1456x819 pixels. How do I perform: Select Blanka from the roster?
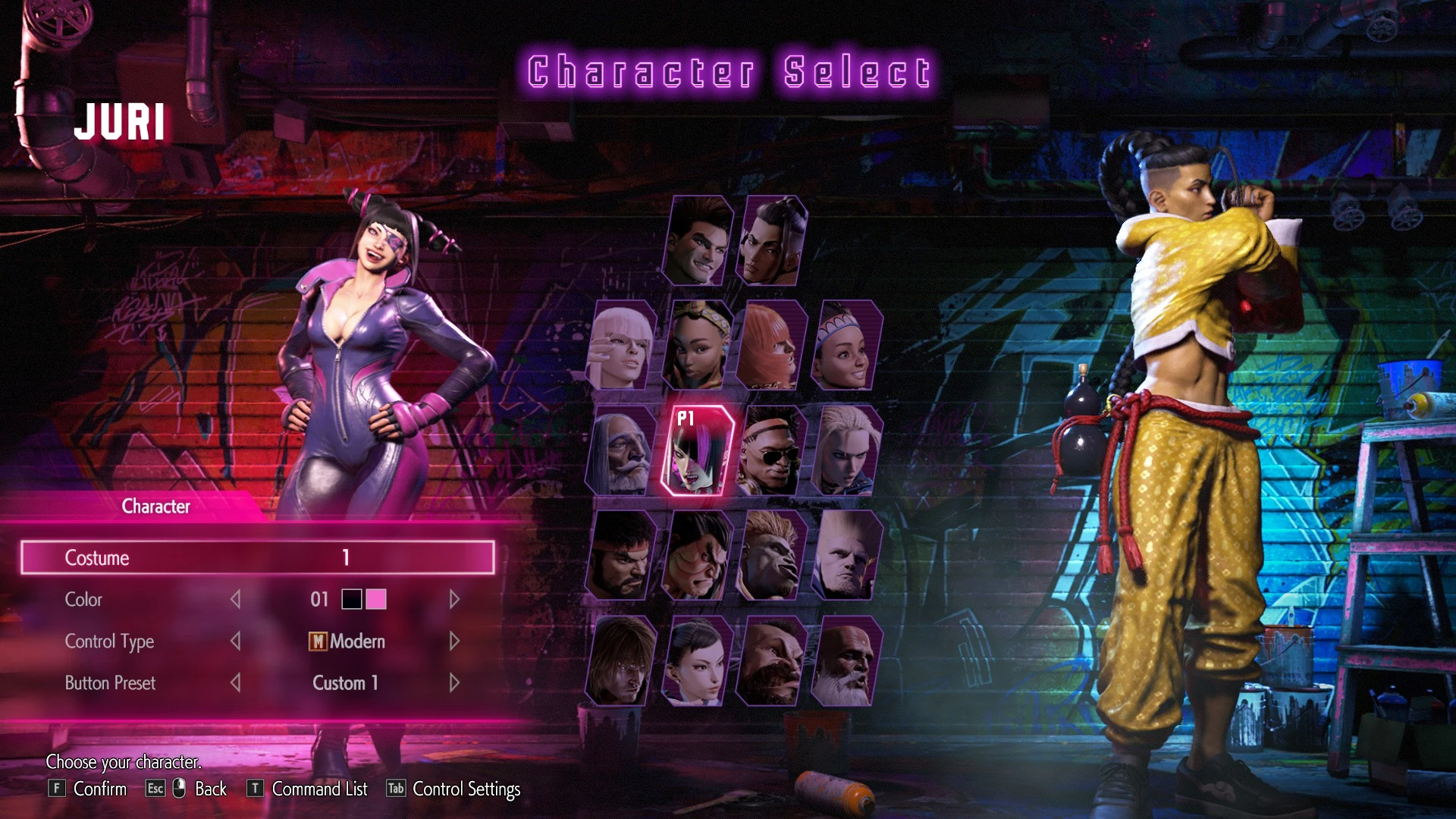point(770,555)
